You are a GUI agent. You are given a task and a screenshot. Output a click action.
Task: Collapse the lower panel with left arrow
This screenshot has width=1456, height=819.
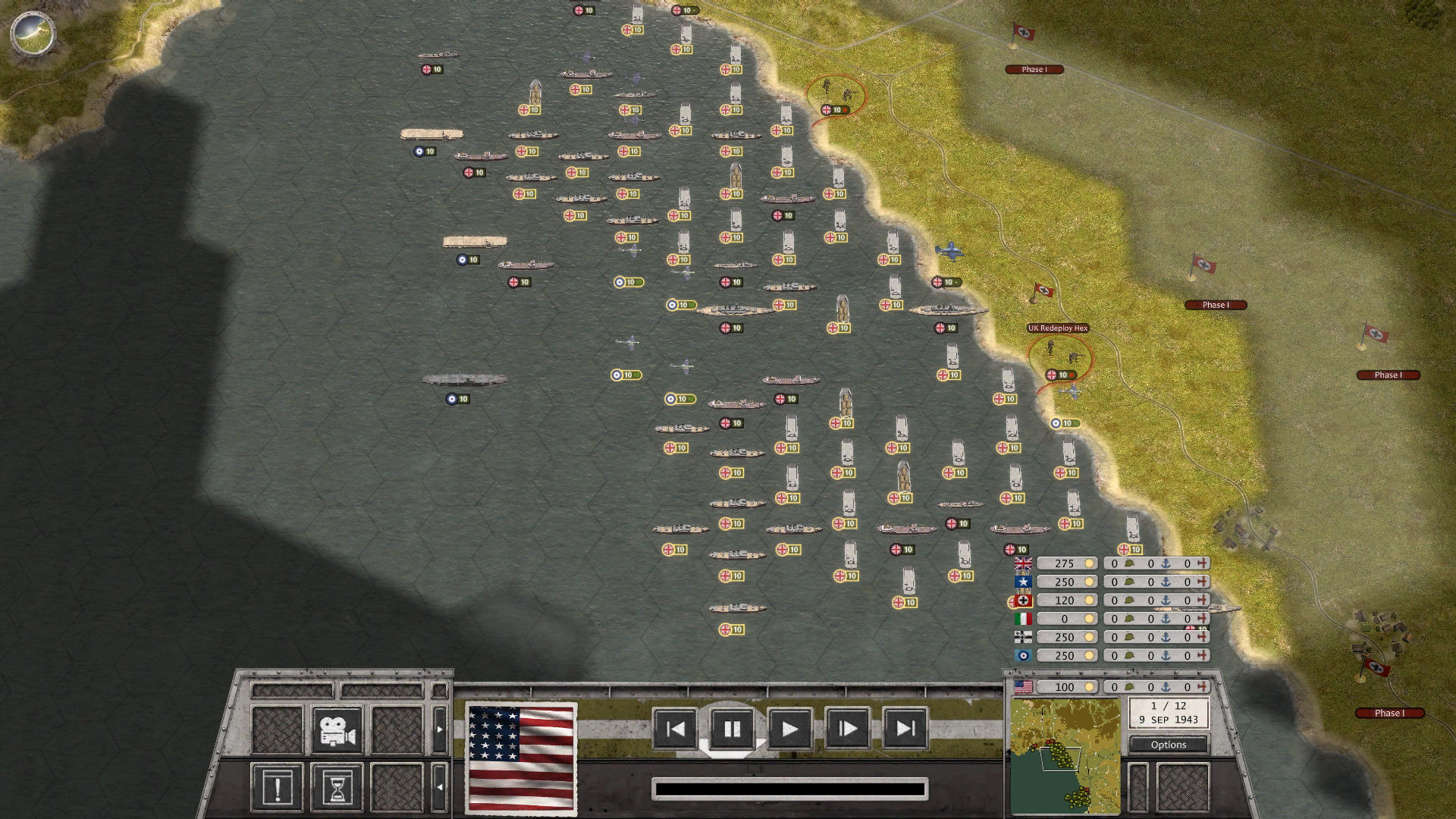[438, 787]
